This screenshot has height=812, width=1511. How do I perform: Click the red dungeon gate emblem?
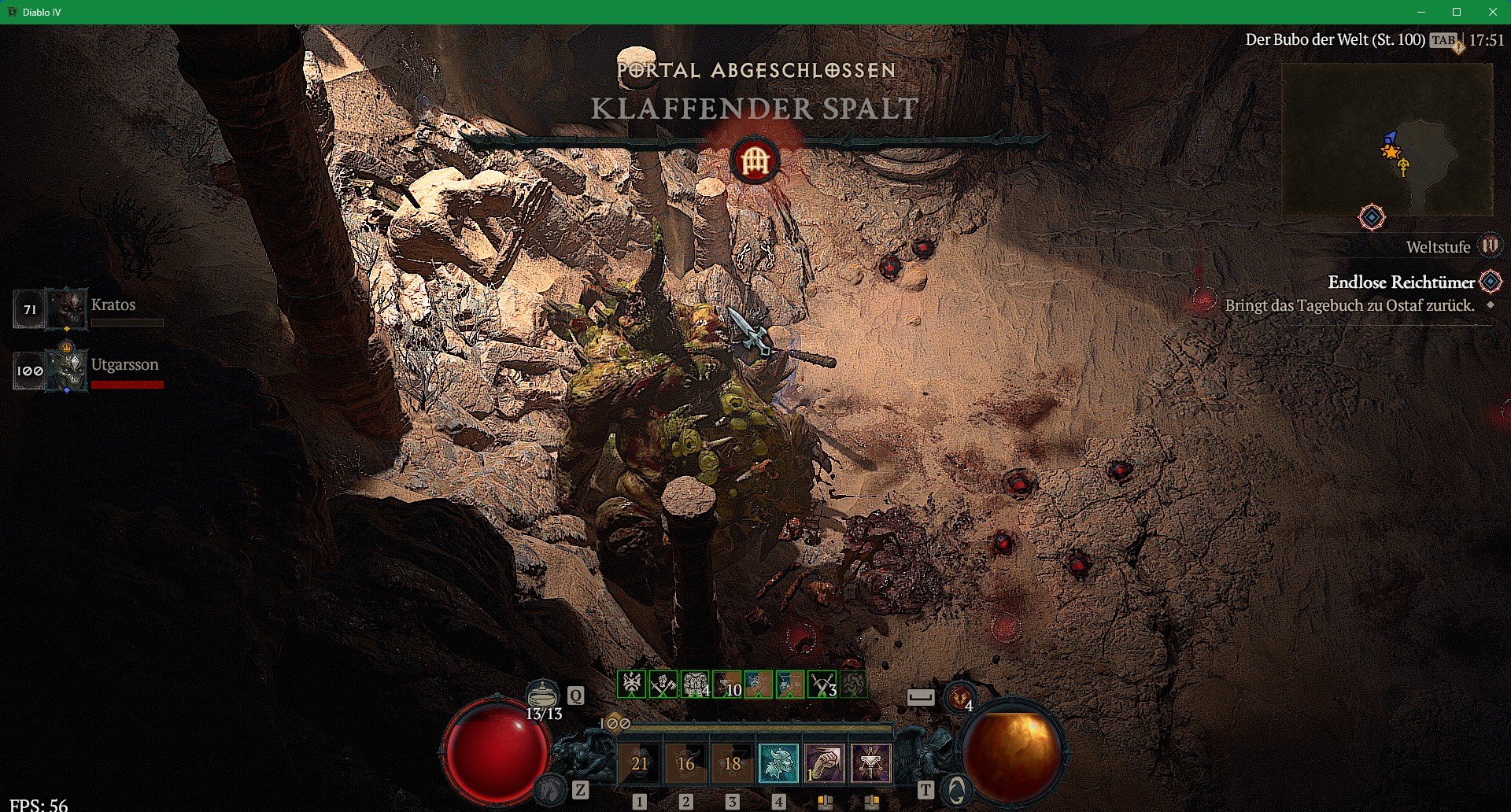(755, 161)
